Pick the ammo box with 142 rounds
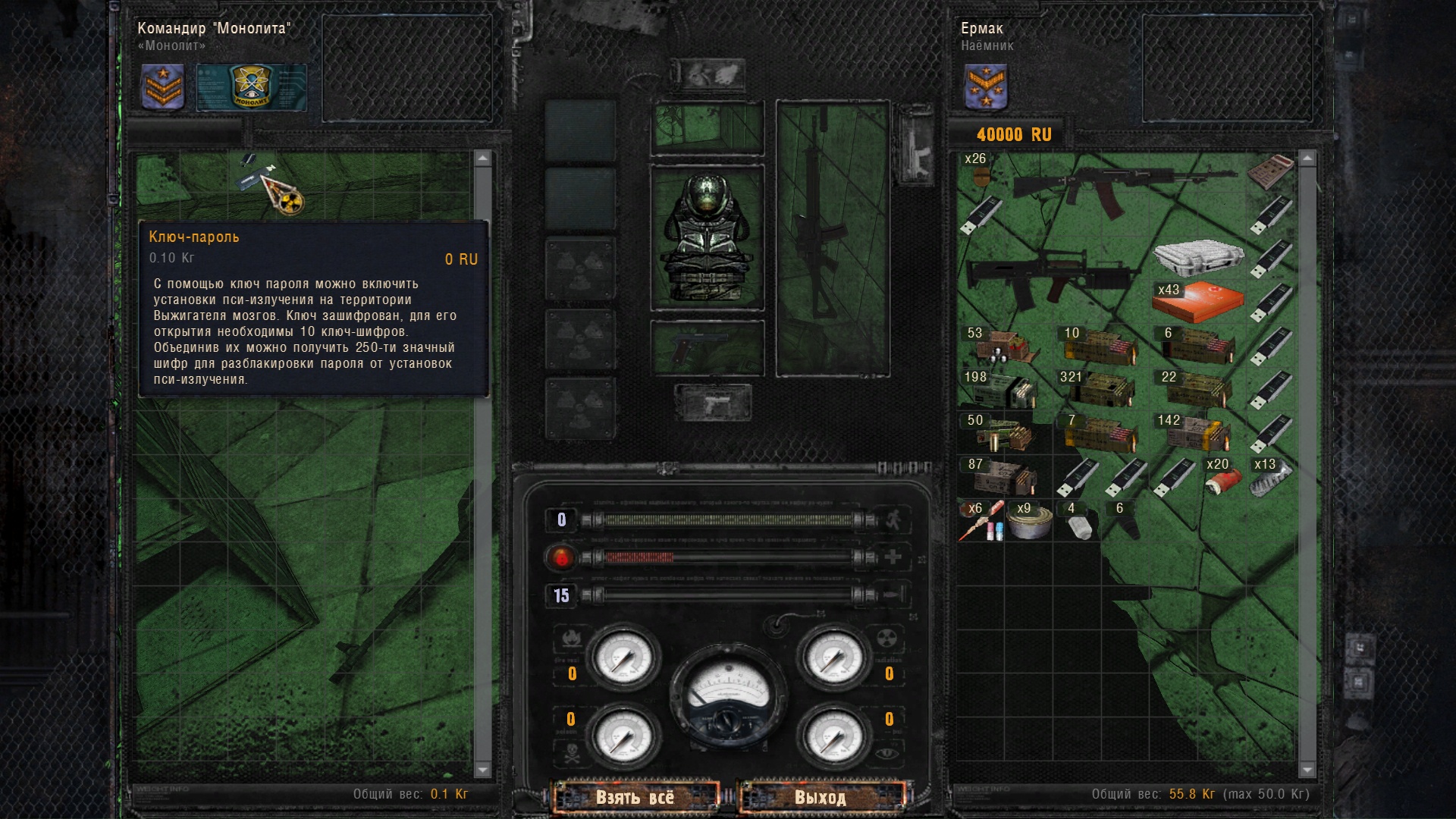 point(1197,433)
